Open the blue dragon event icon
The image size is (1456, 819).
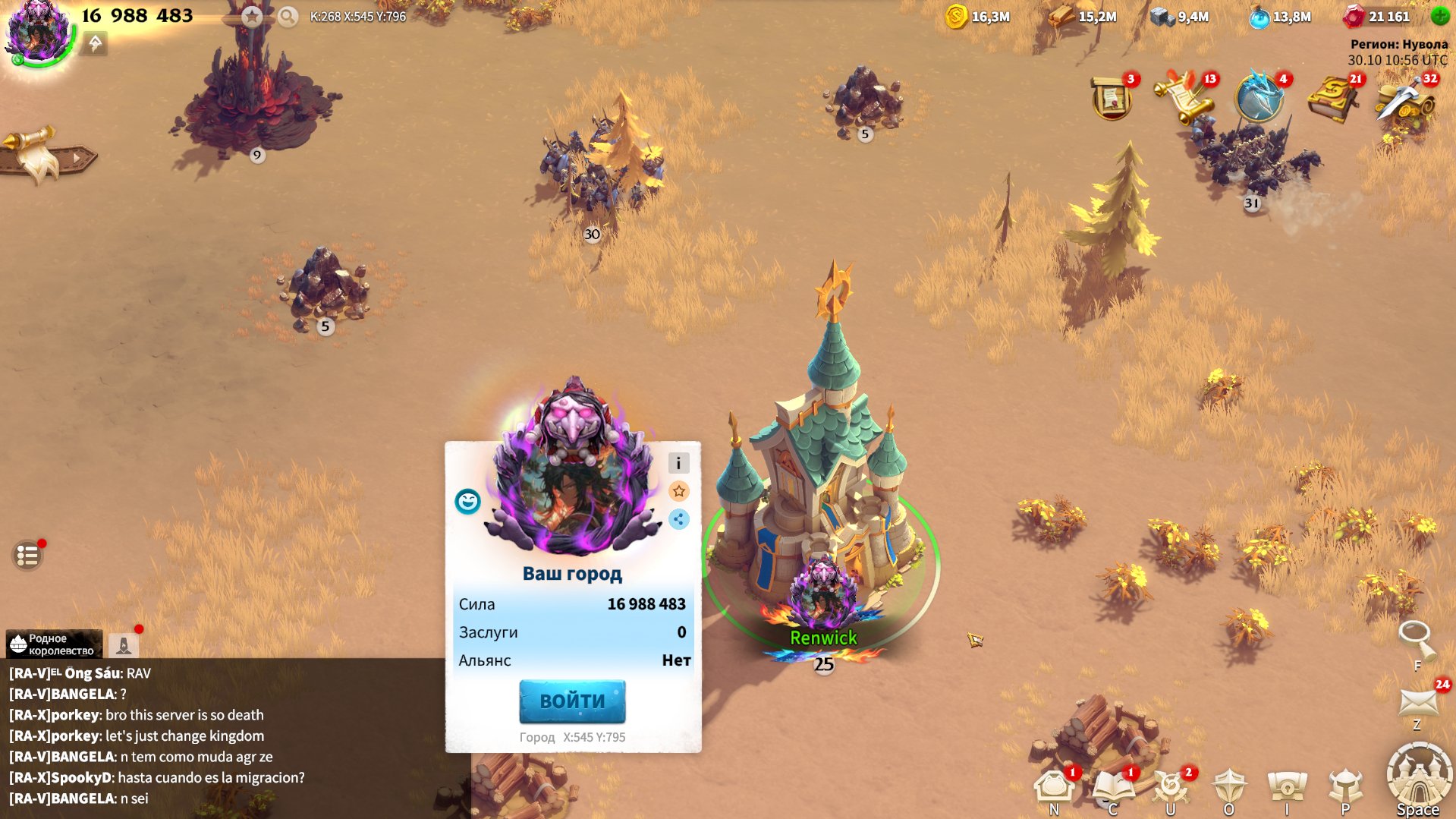pos(1259,98)
